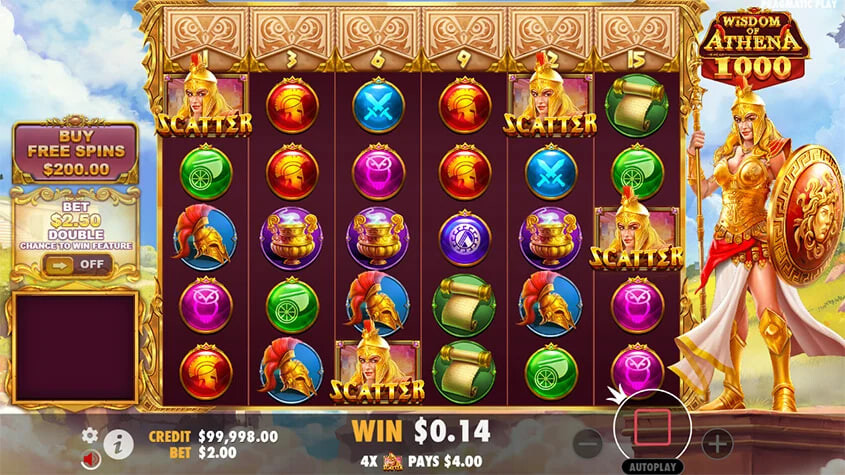Open the game information page
The height and width of the screenshot is (475, 845).
pos(118,443)
